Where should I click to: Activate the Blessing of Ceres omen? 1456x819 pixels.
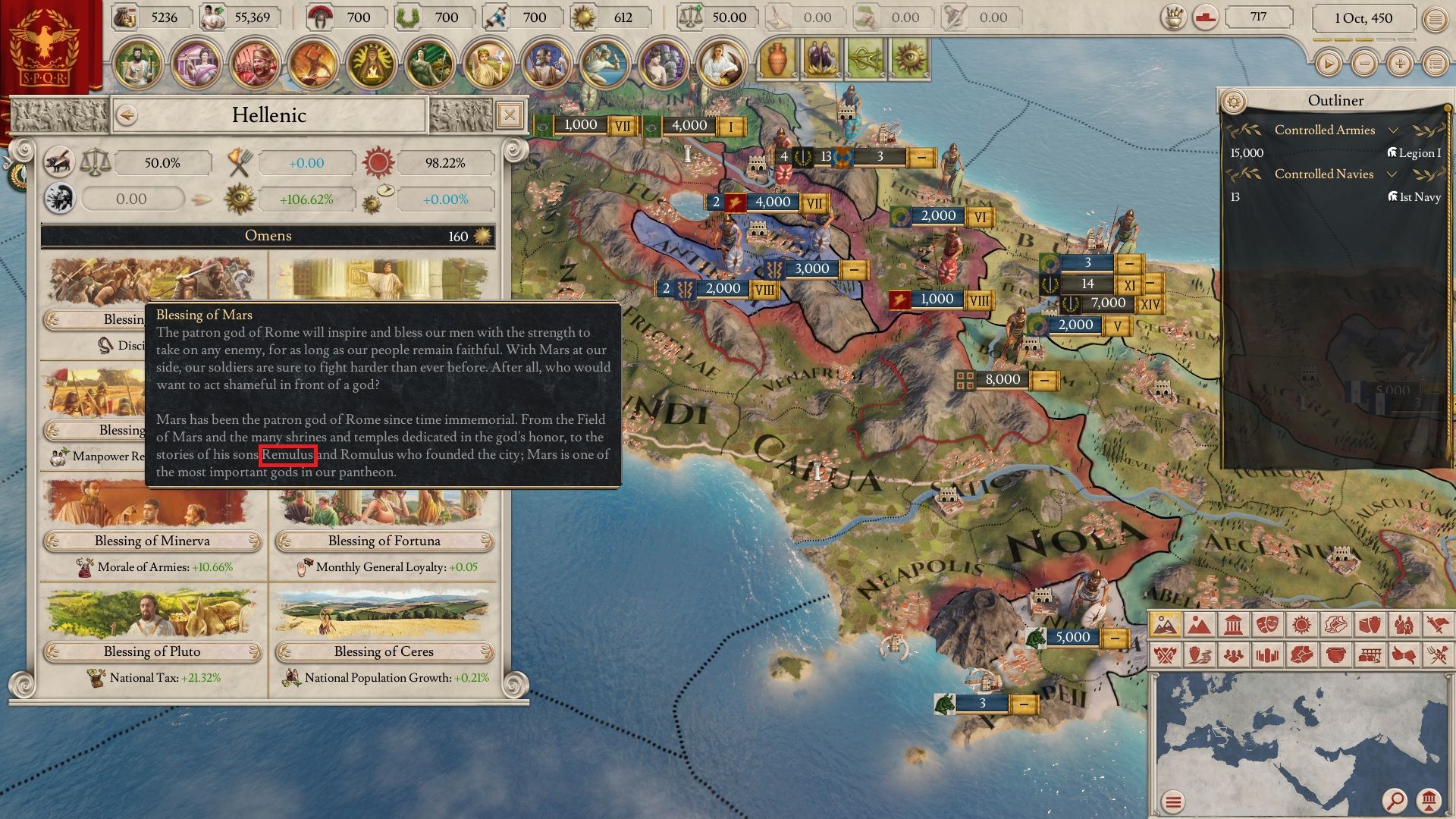(384, 651)
